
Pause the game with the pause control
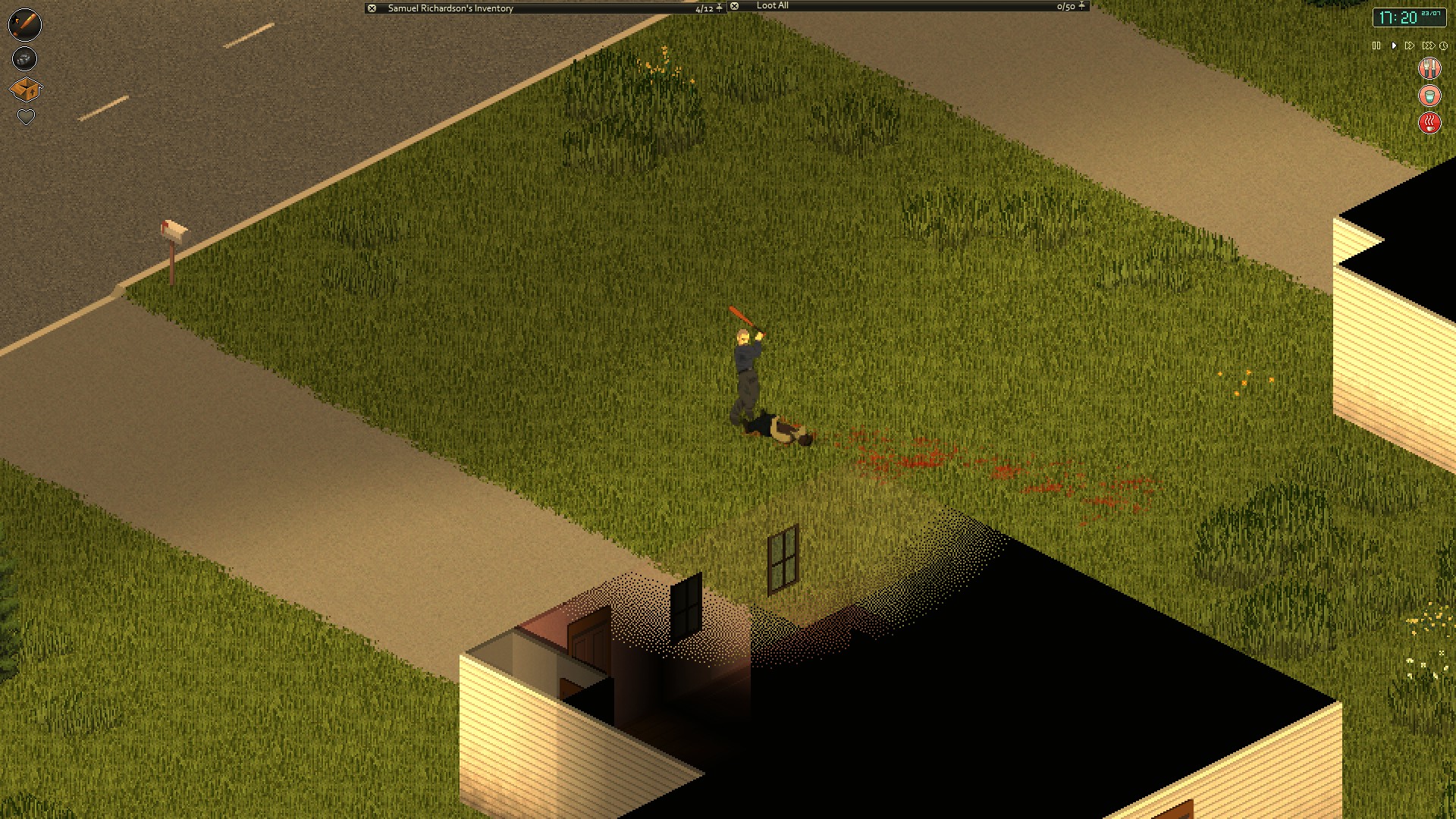tap(1376, 45)
